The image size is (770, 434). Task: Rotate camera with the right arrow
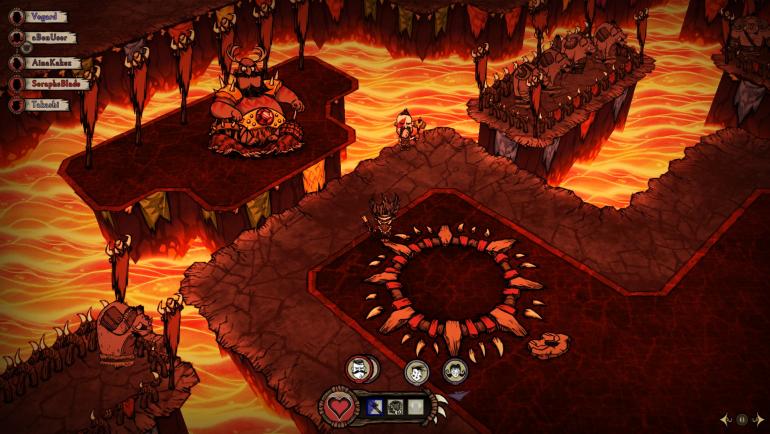point(759,420)
